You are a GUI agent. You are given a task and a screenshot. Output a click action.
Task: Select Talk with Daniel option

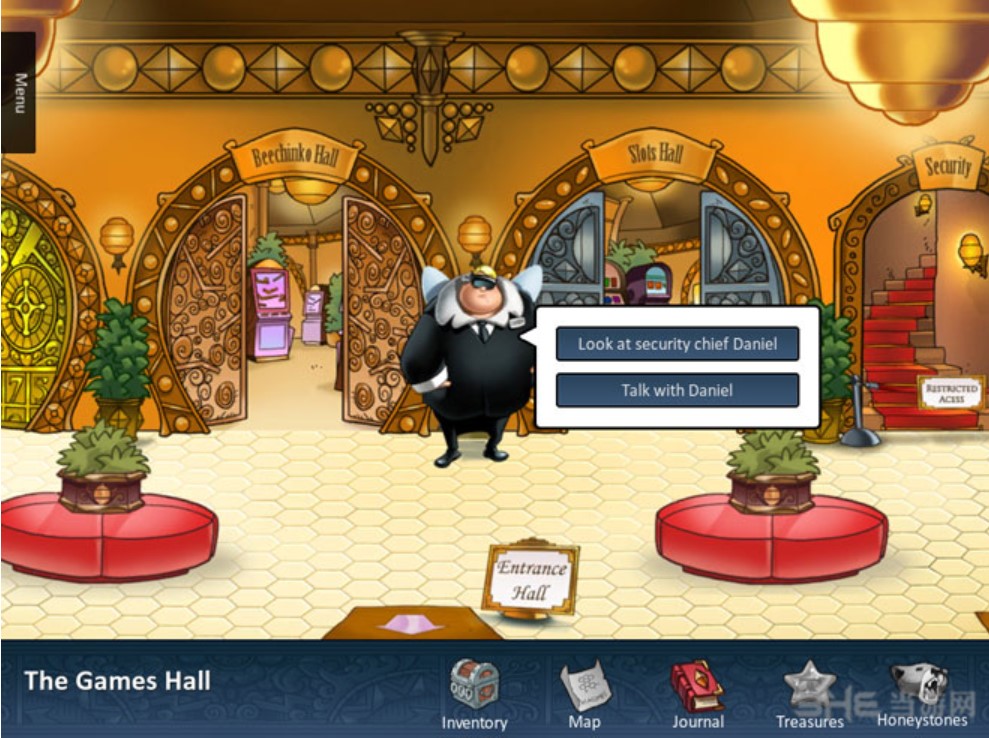click(677, 390)
